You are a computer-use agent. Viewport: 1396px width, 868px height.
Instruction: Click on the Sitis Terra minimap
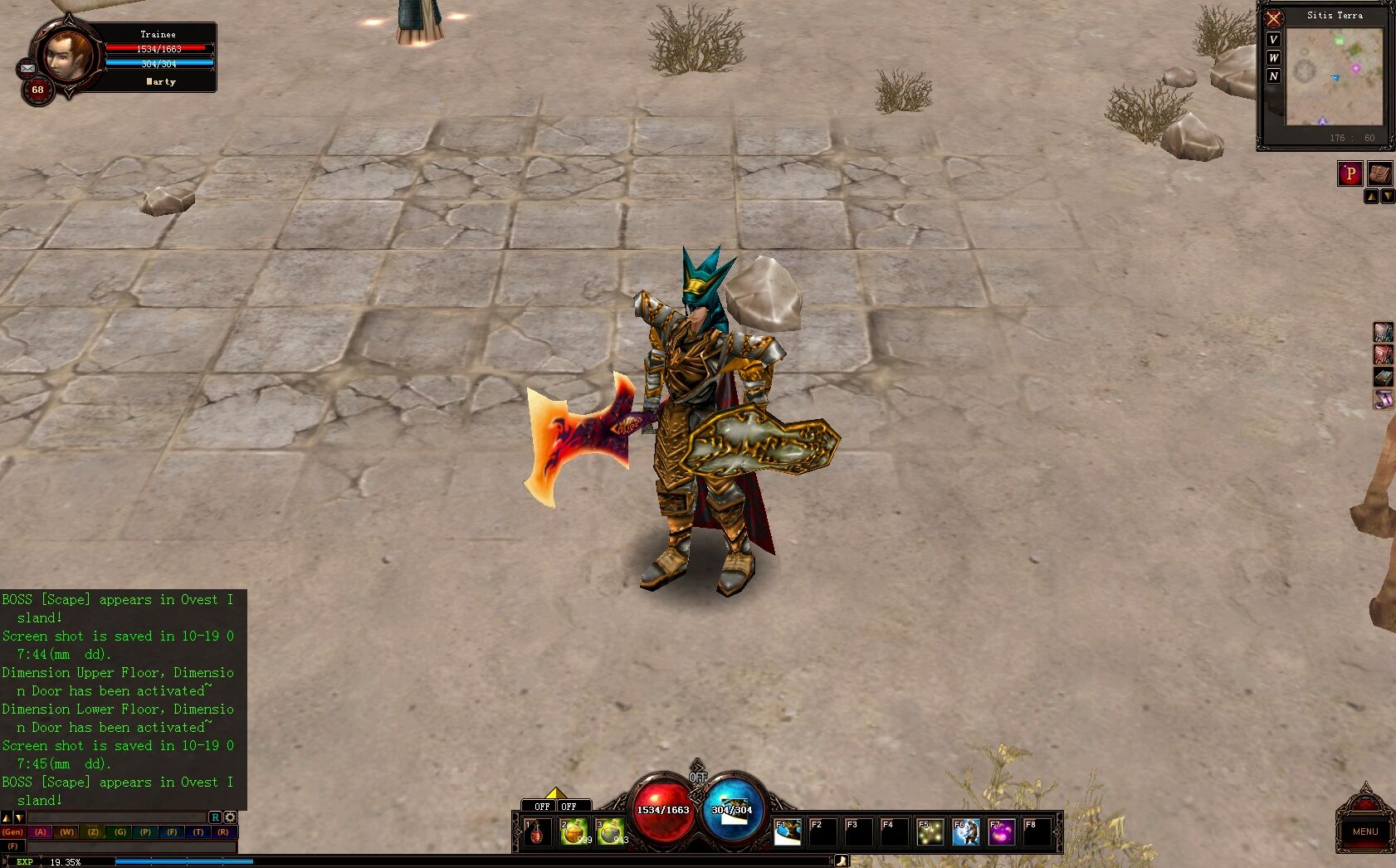1335,76
